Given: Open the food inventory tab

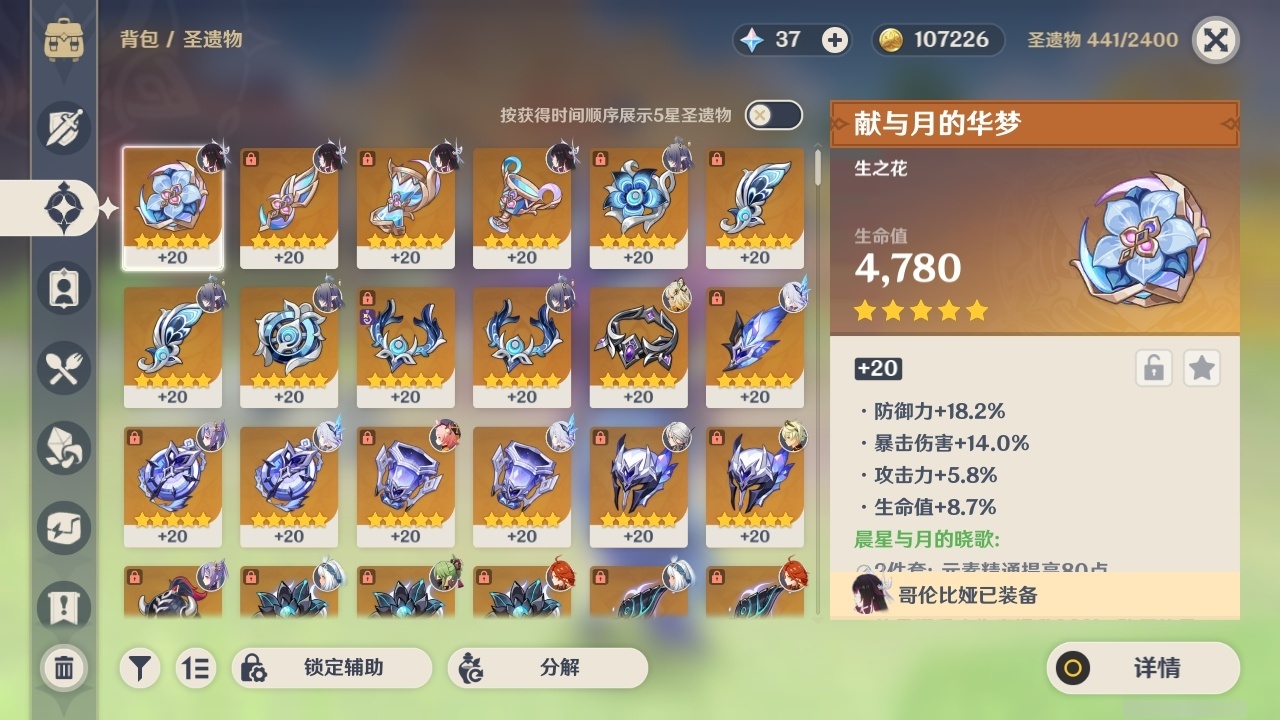Looking at the screenshot, I should tap(63, 368).
